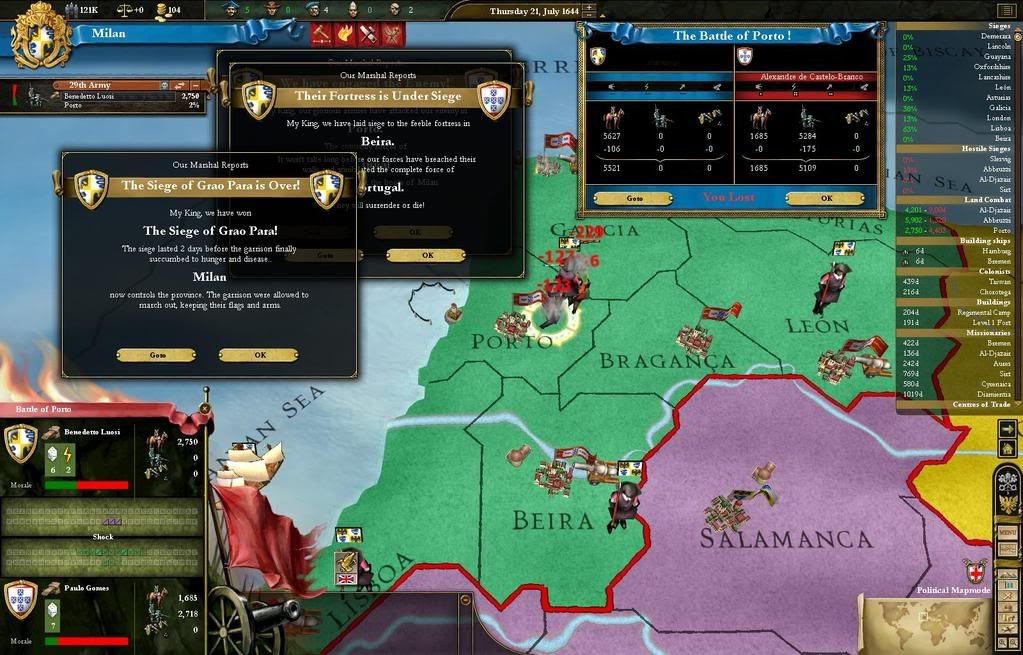
Task: Dismiss the Fortress Under Siege report with OK
Action: point(426,255)
